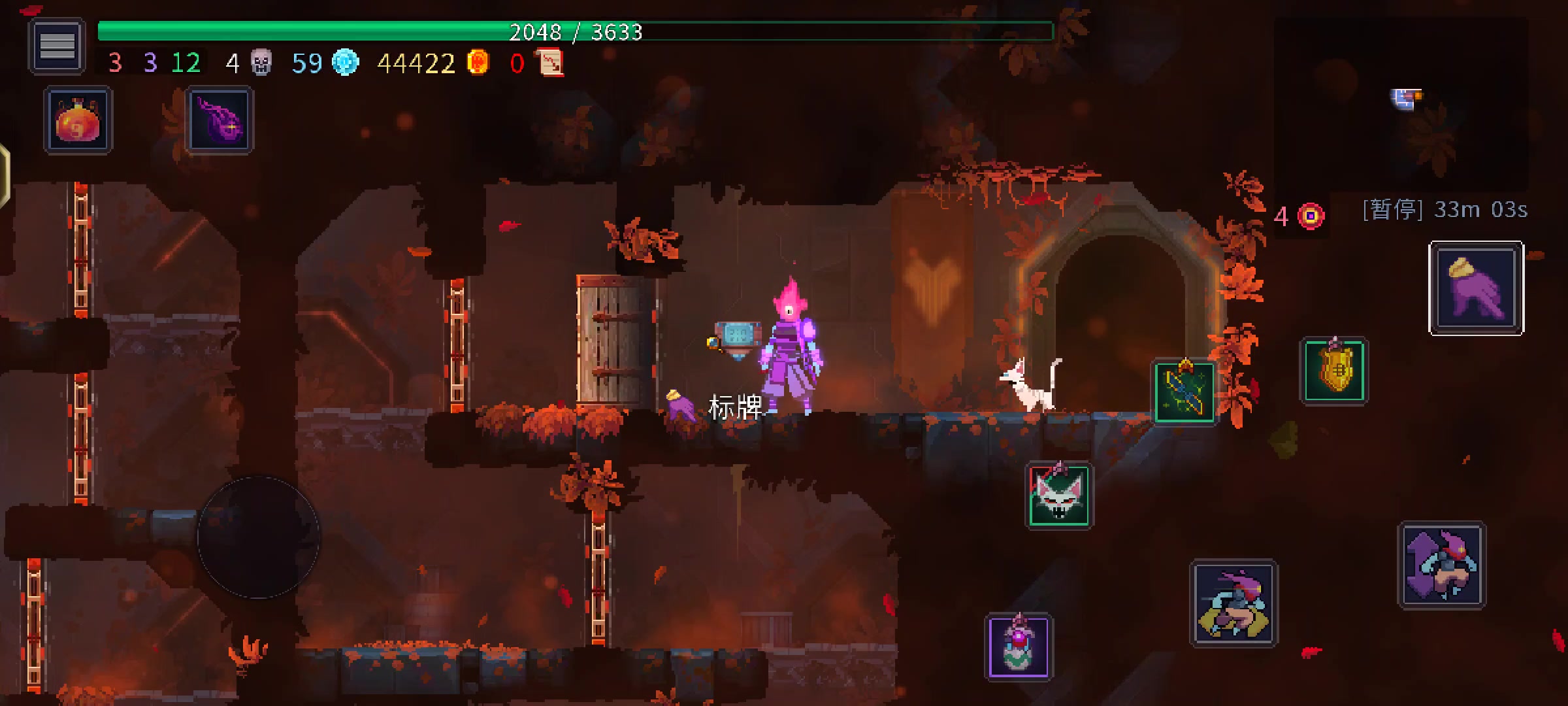Screen dimensions: 1568x706
Task: Tap the dodge roll button
Action: tap(1233, 603)
